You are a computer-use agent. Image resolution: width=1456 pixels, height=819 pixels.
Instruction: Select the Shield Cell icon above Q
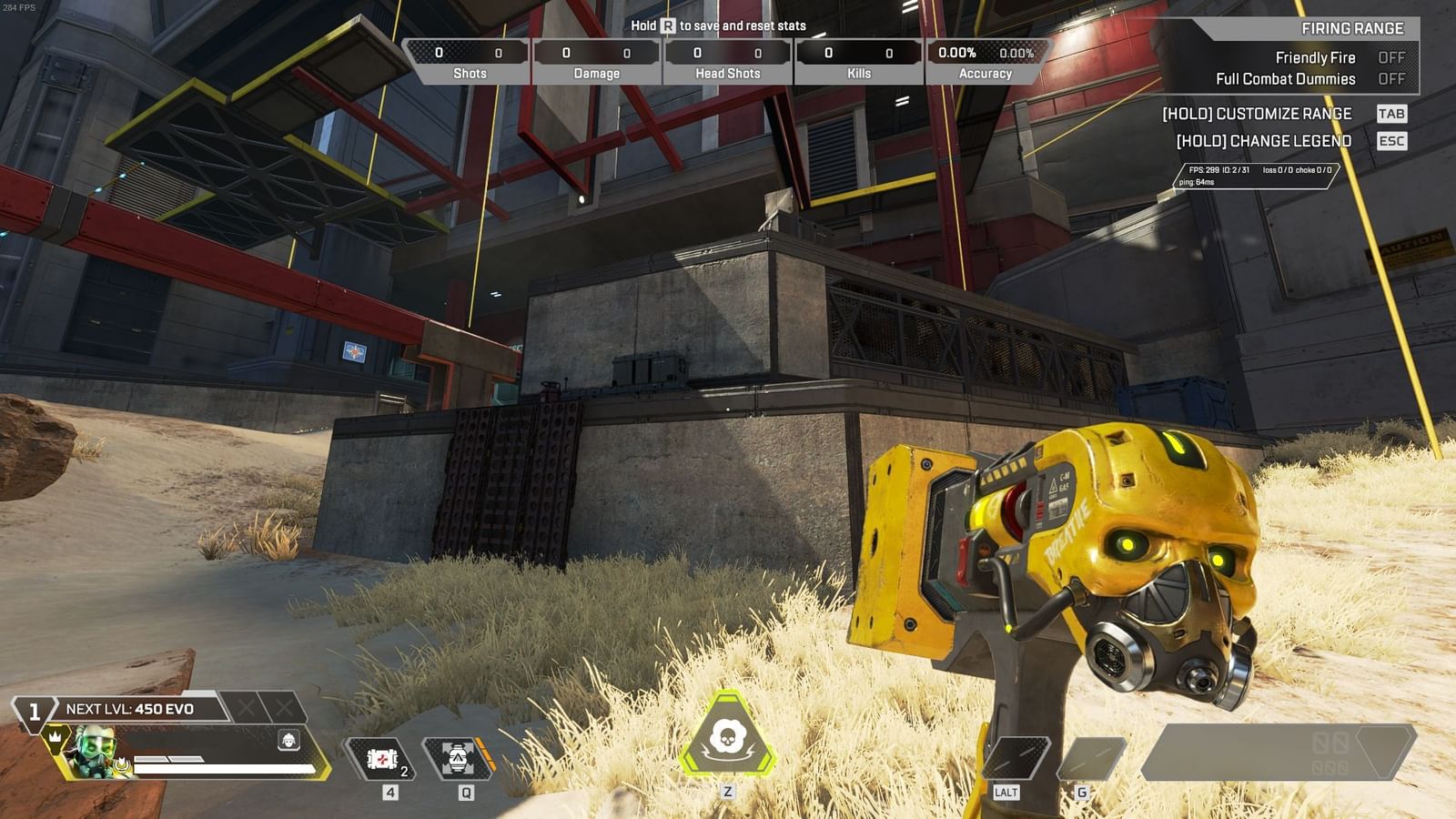pyautogui.click(x=455, y=758)
